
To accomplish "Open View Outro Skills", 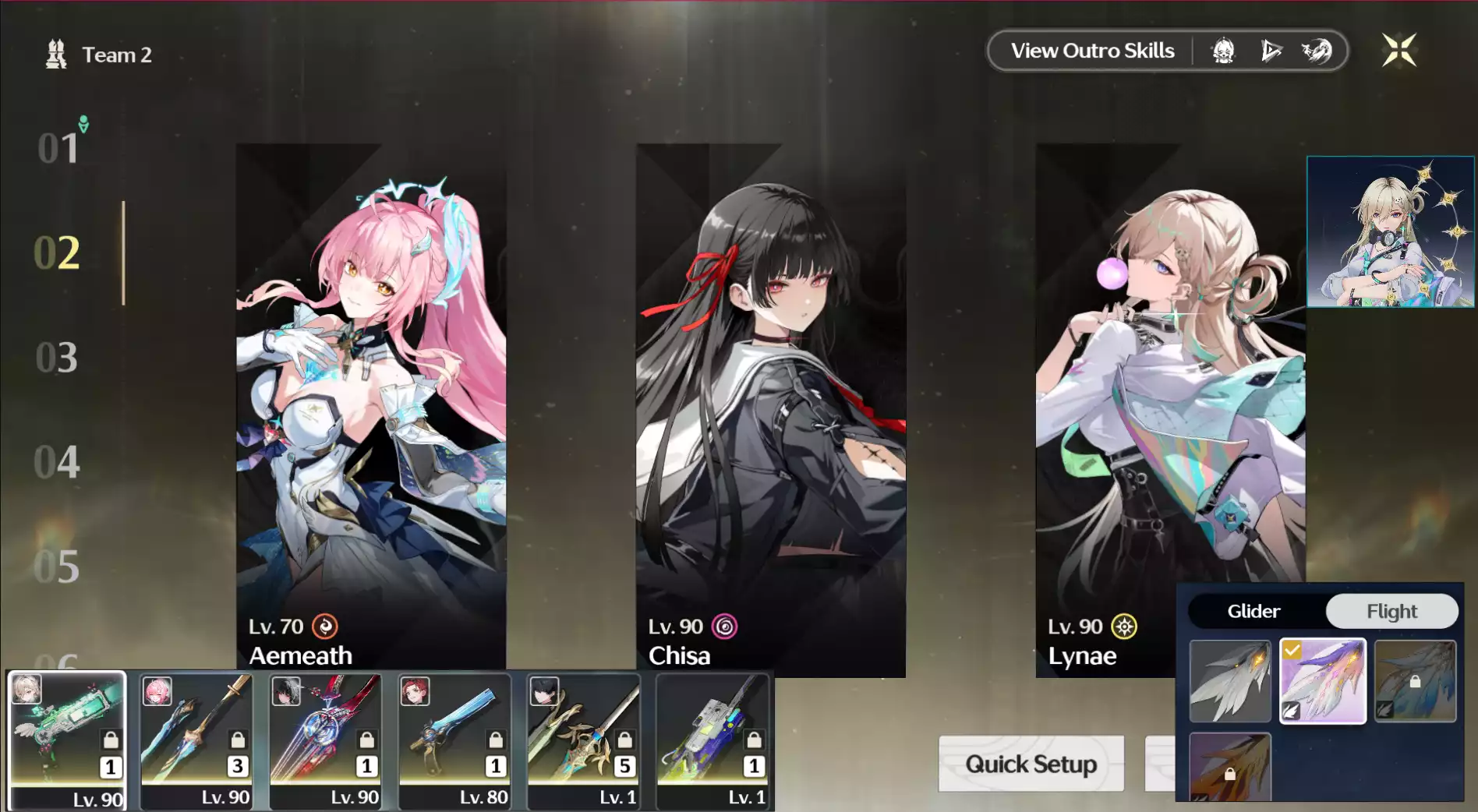I will (1093, 50).
